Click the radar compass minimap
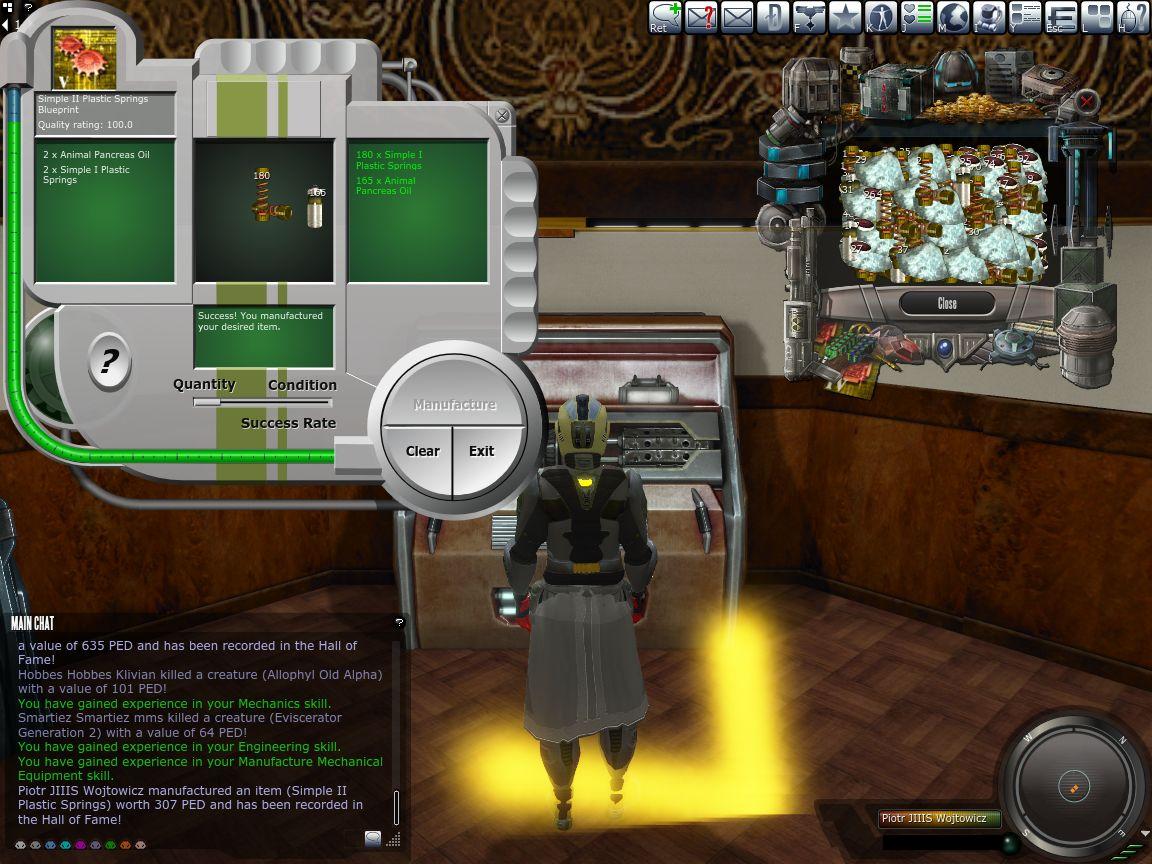Viewport: 1152px width, 864px height. click(x=1072, y=784)
